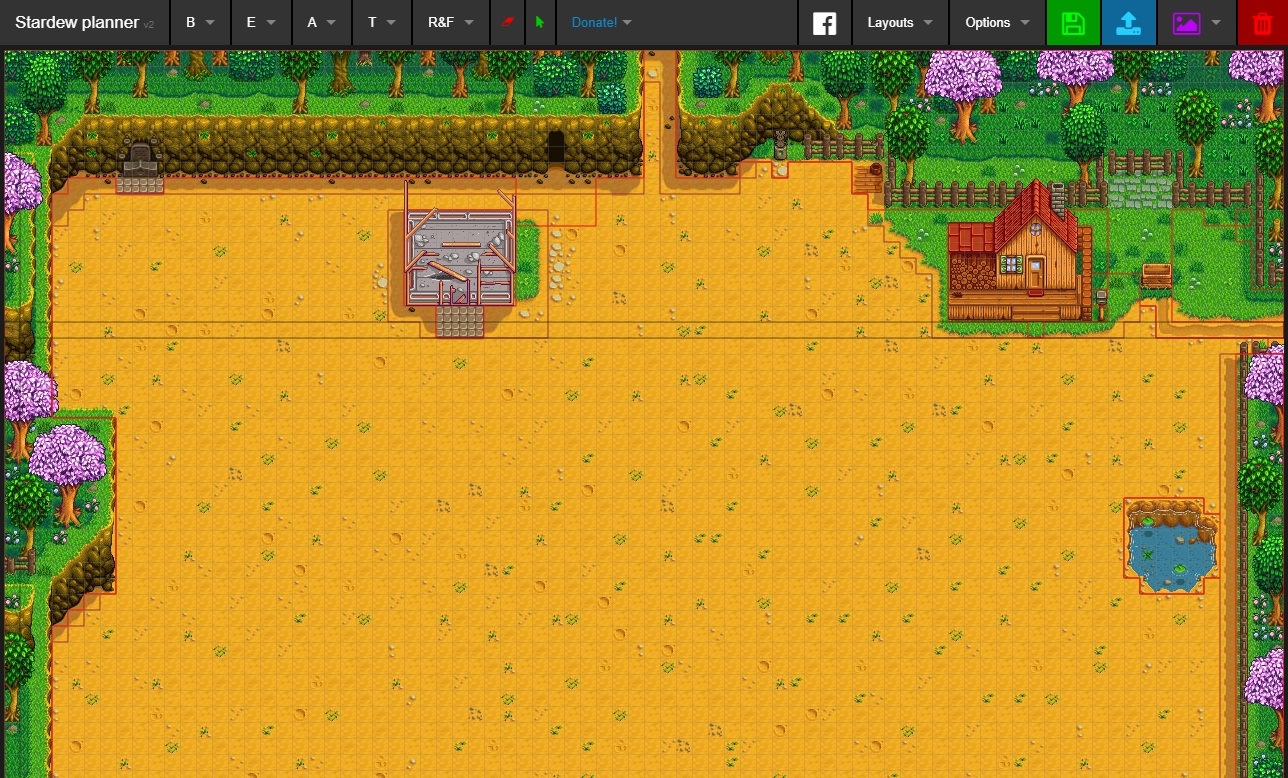
Task: Click the Stardew planner logo text
Action: tap(75, 22)
